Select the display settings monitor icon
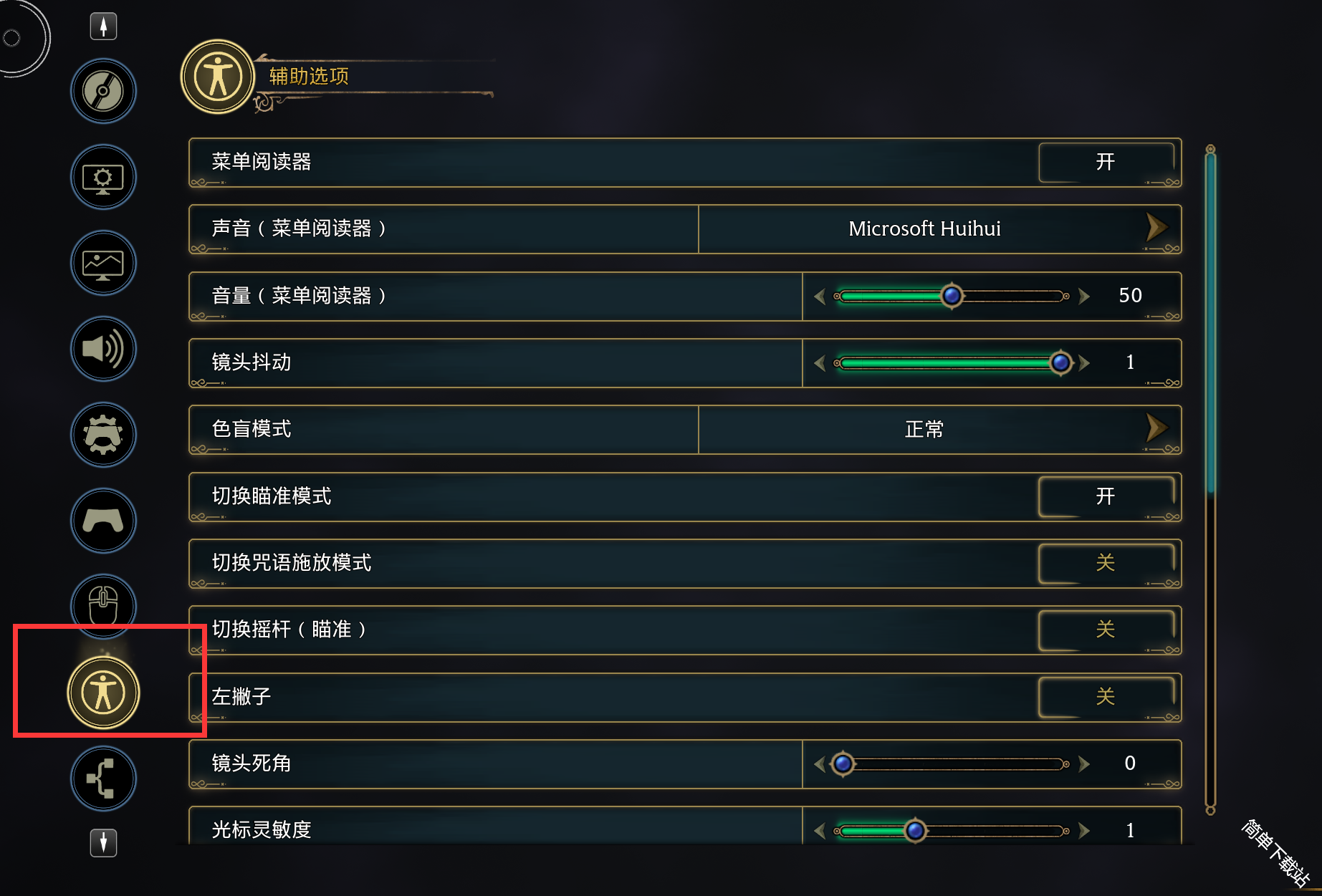Viewport: 1322px width, 896px height. pyautogui.click(x=102, y=177)
